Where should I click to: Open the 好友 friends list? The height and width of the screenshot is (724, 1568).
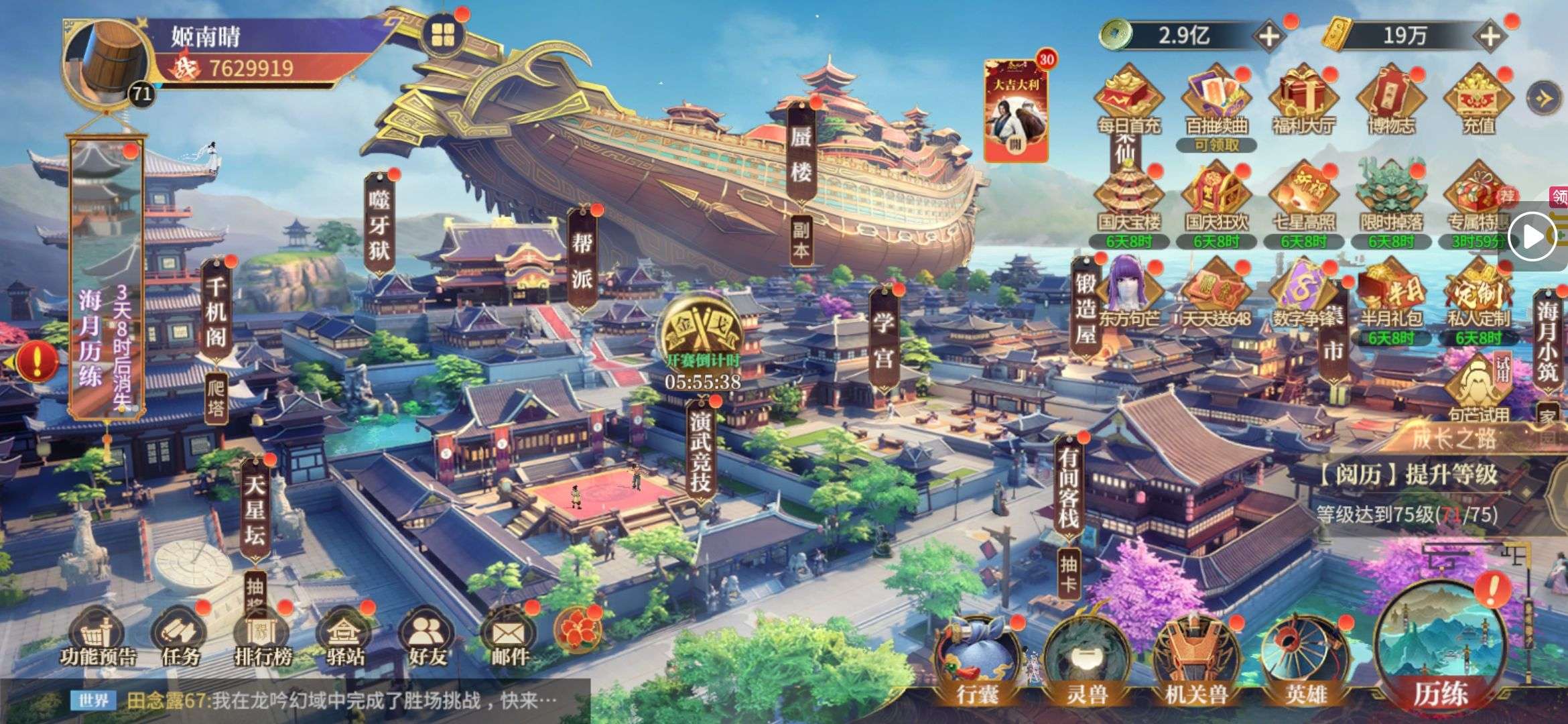point(427,637)
